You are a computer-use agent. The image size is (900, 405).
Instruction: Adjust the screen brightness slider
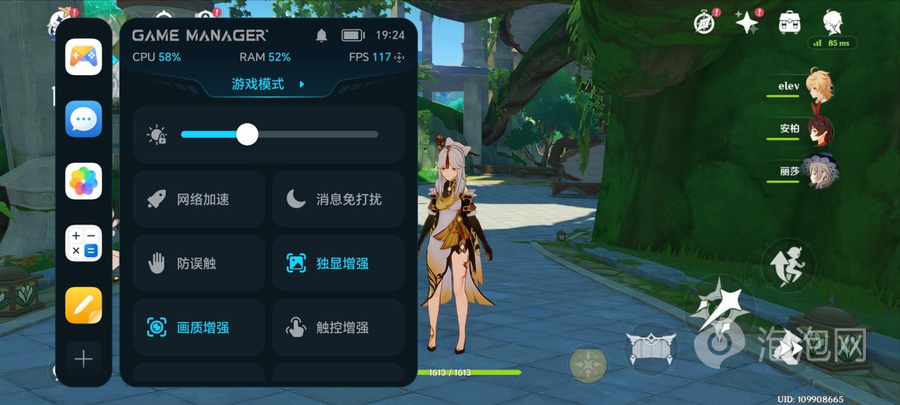[247, 135]
